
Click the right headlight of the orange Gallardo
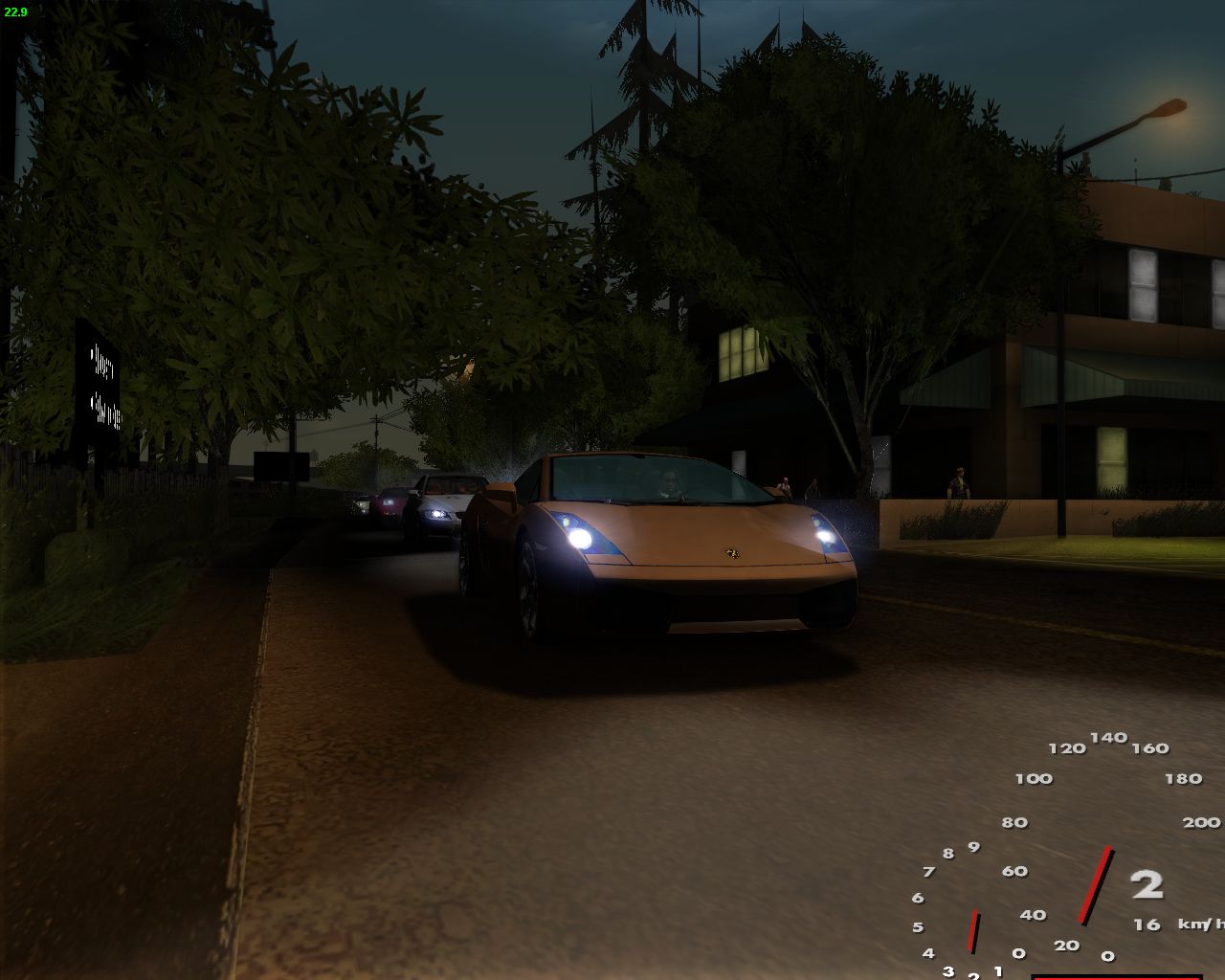827,535
